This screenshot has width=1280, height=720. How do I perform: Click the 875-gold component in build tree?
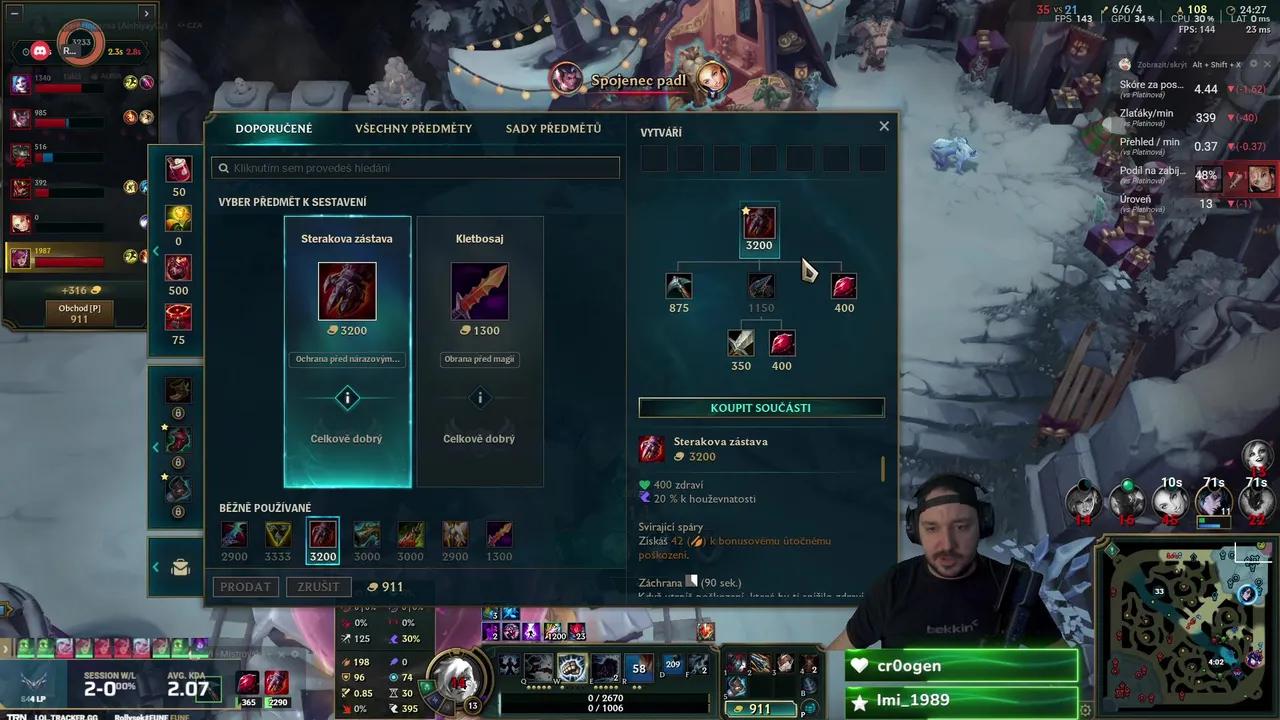click(678, 286)
